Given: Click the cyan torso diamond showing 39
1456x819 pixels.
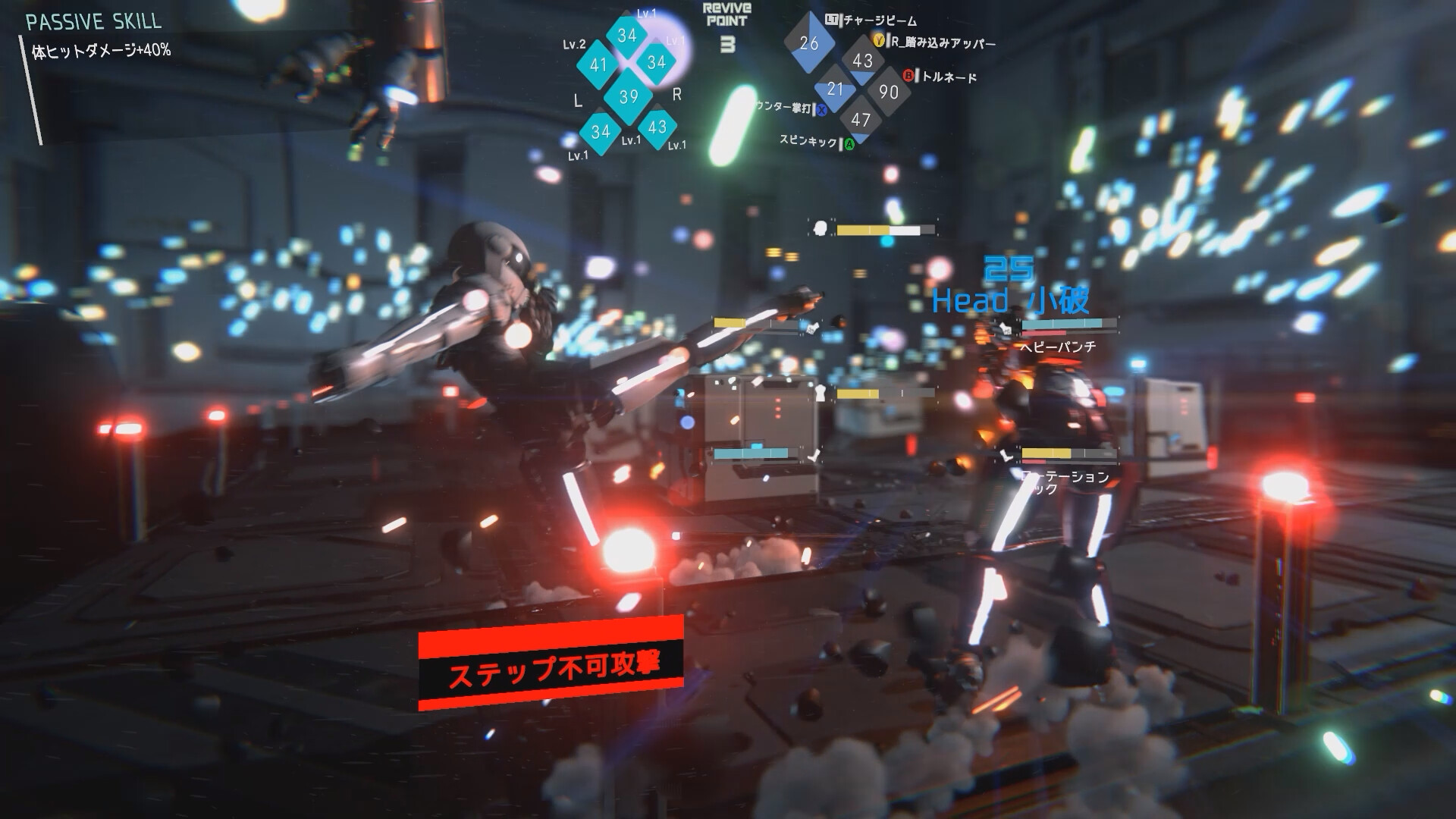Looking at the screenshot, I should tap(629, 96).
